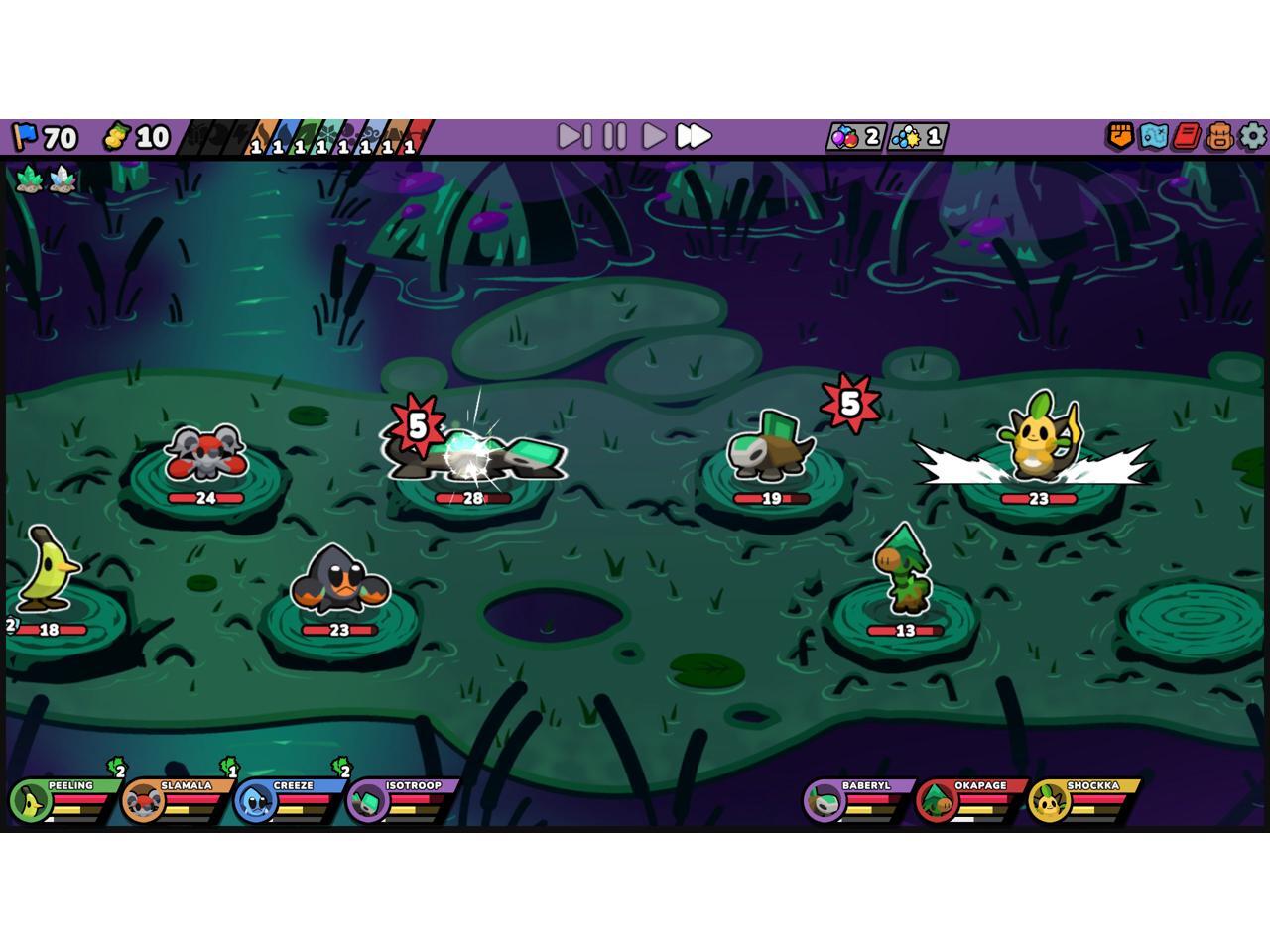Click the orange fist icon
The image size is (1270, 952).
tap(1120, 136)
